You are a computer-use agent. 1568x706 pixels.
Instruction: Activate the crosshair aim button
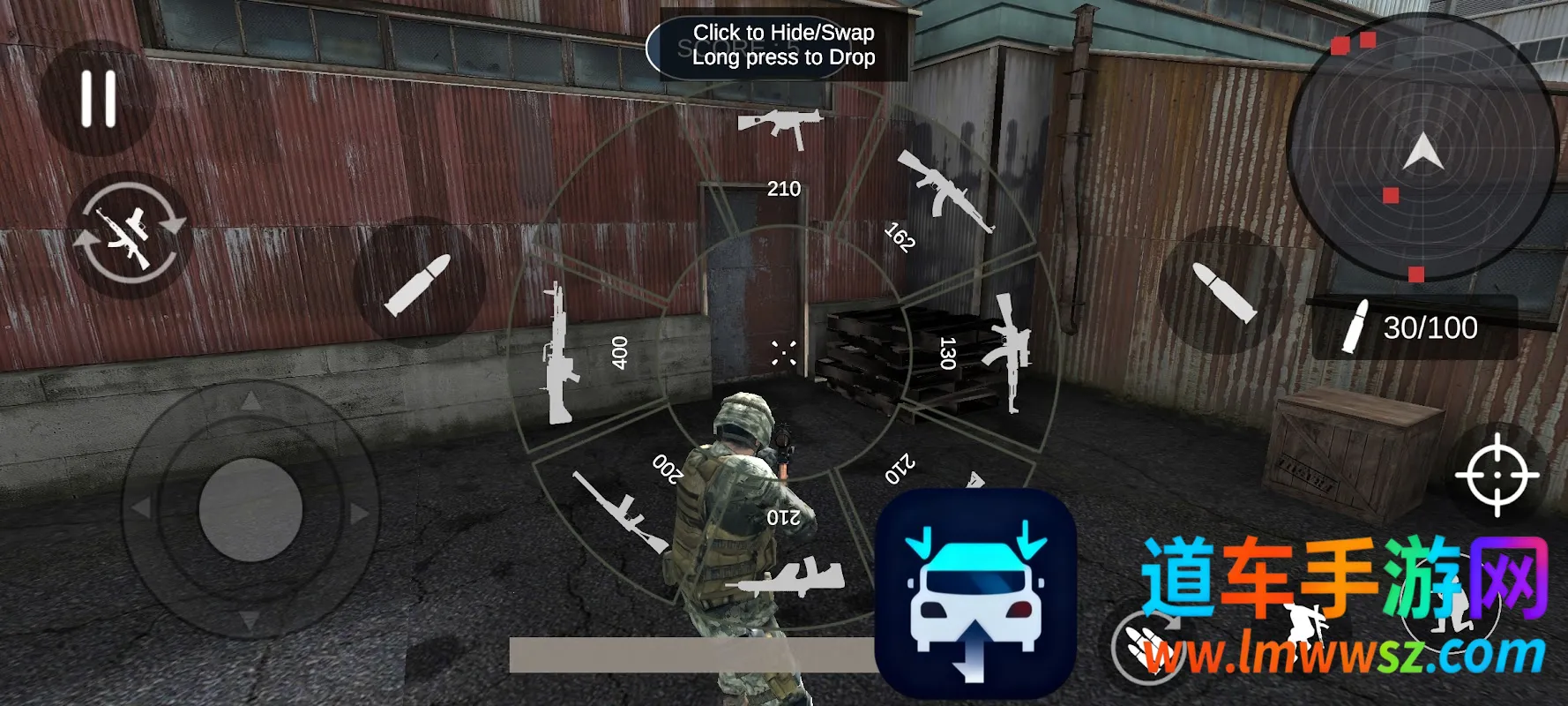coord(1497,475)
